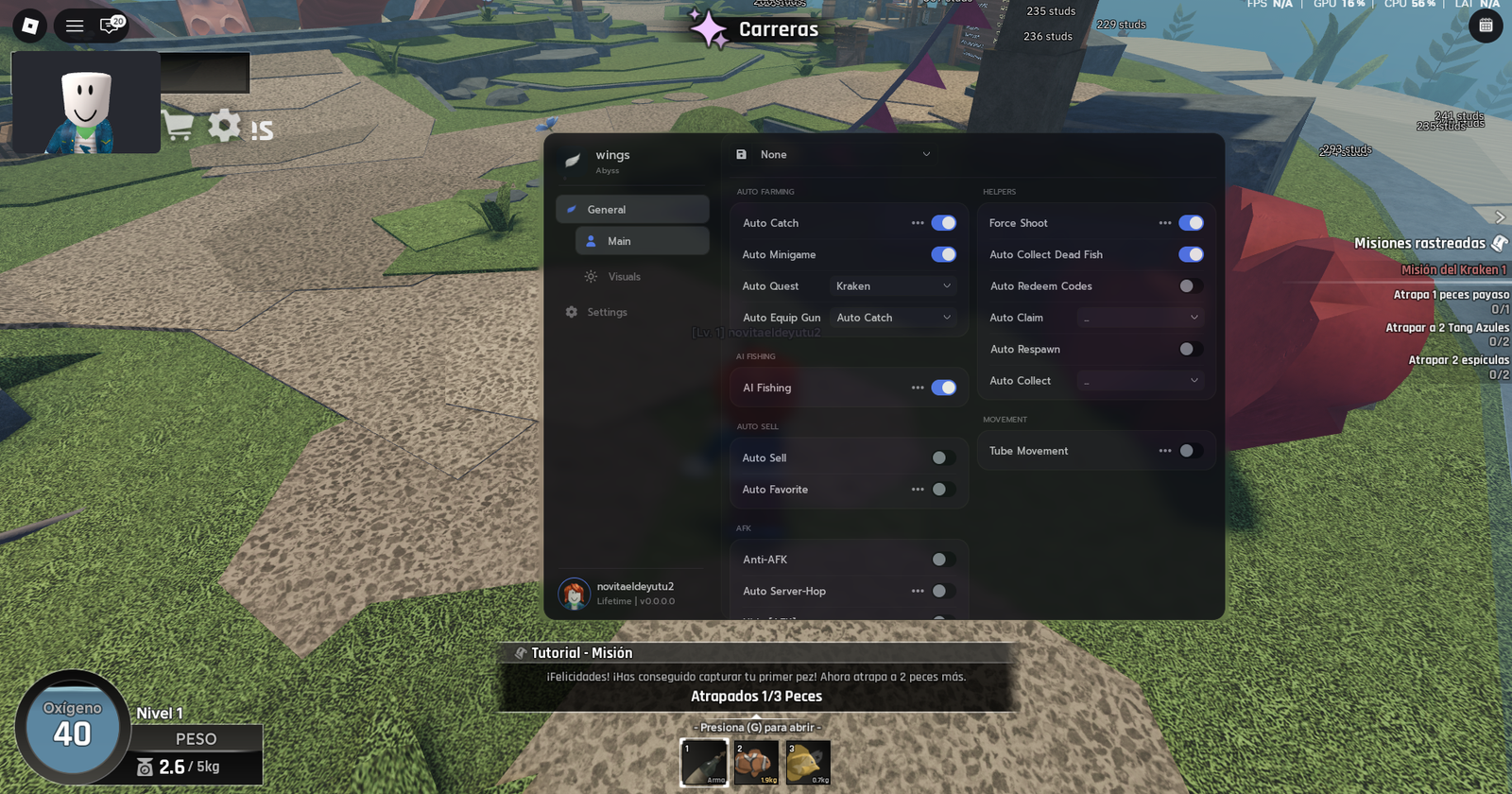The height and width of the screenshot is (794, 1512).
Task: Expand the Auto Equip Gun dropdown
Action: [891, 317]
